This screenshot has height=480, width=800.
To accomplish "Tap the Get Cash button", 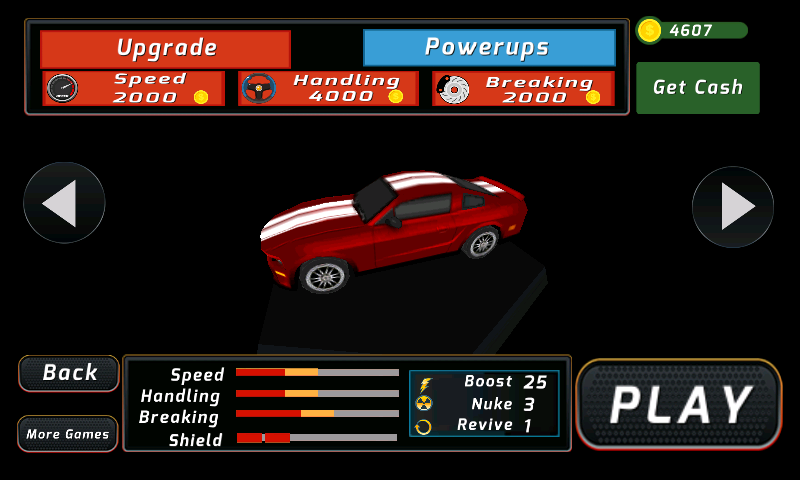I will pyautogui.click(x=697, y=88).
